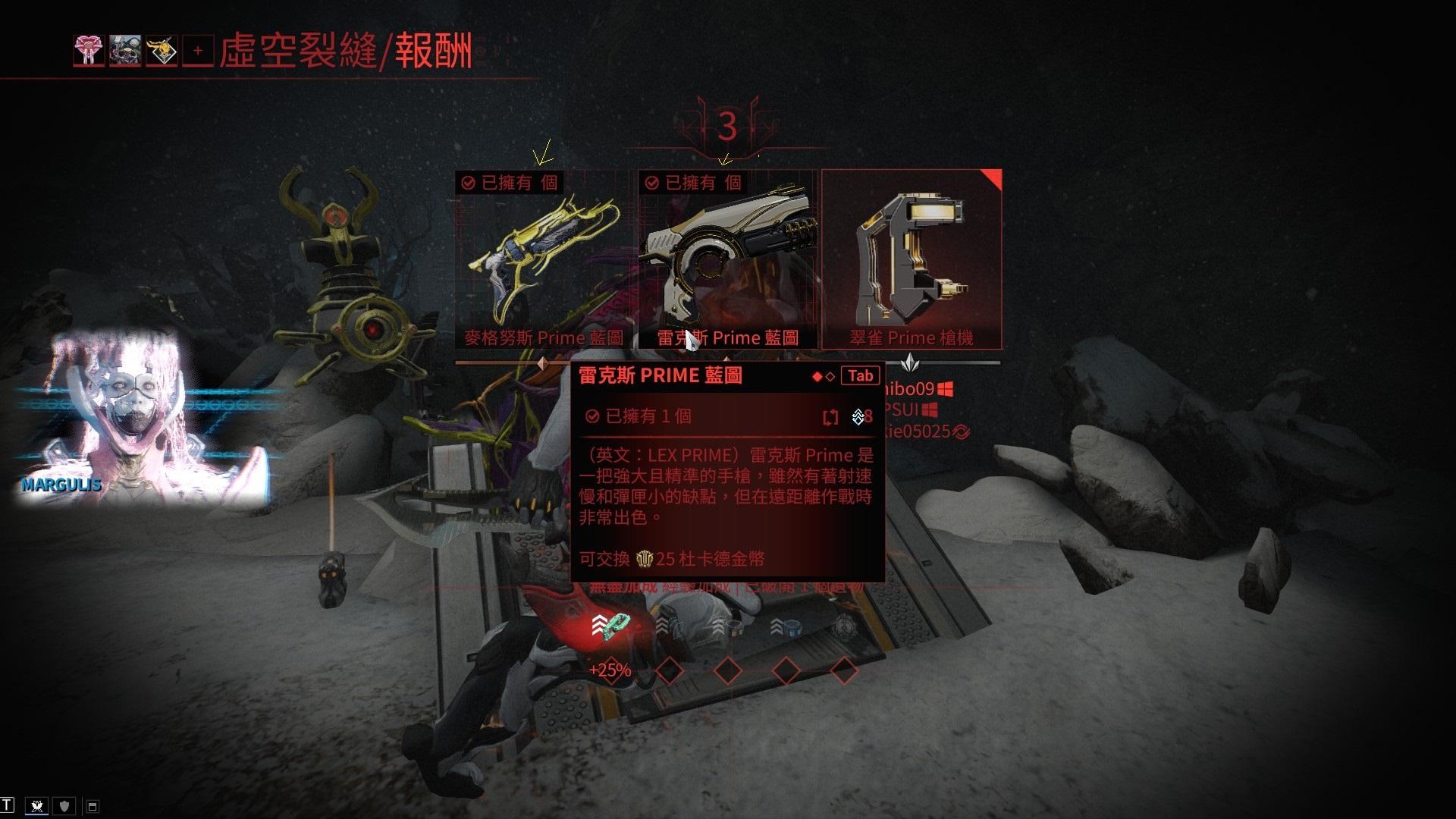Screen dimensions: 1456x819
Task: Click the chevron arrows beside the relic booster
Action: point(600,623)
